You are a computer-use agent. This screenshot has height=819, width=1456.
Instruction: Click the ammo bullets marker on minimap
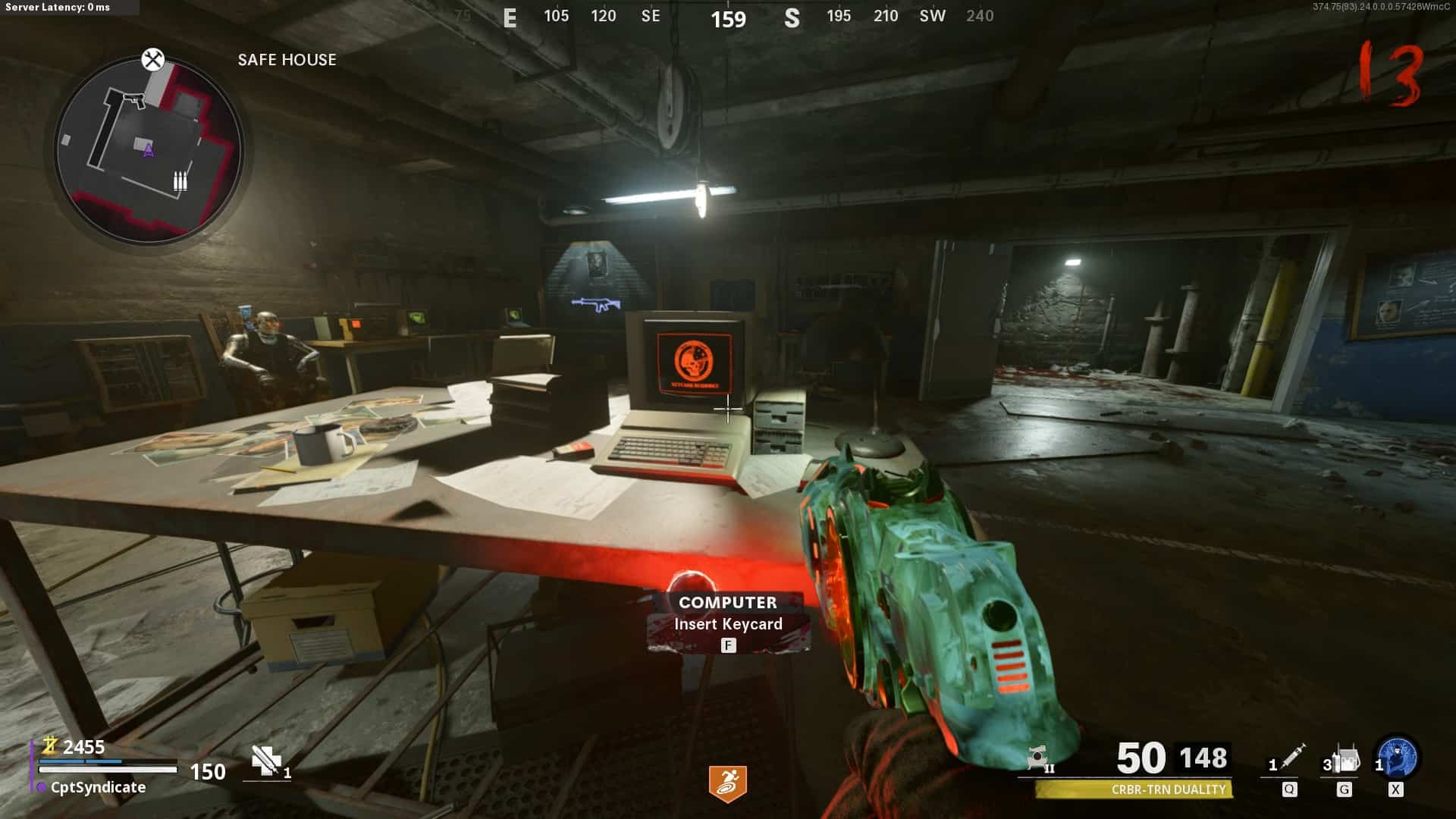(x=180, y=181)
